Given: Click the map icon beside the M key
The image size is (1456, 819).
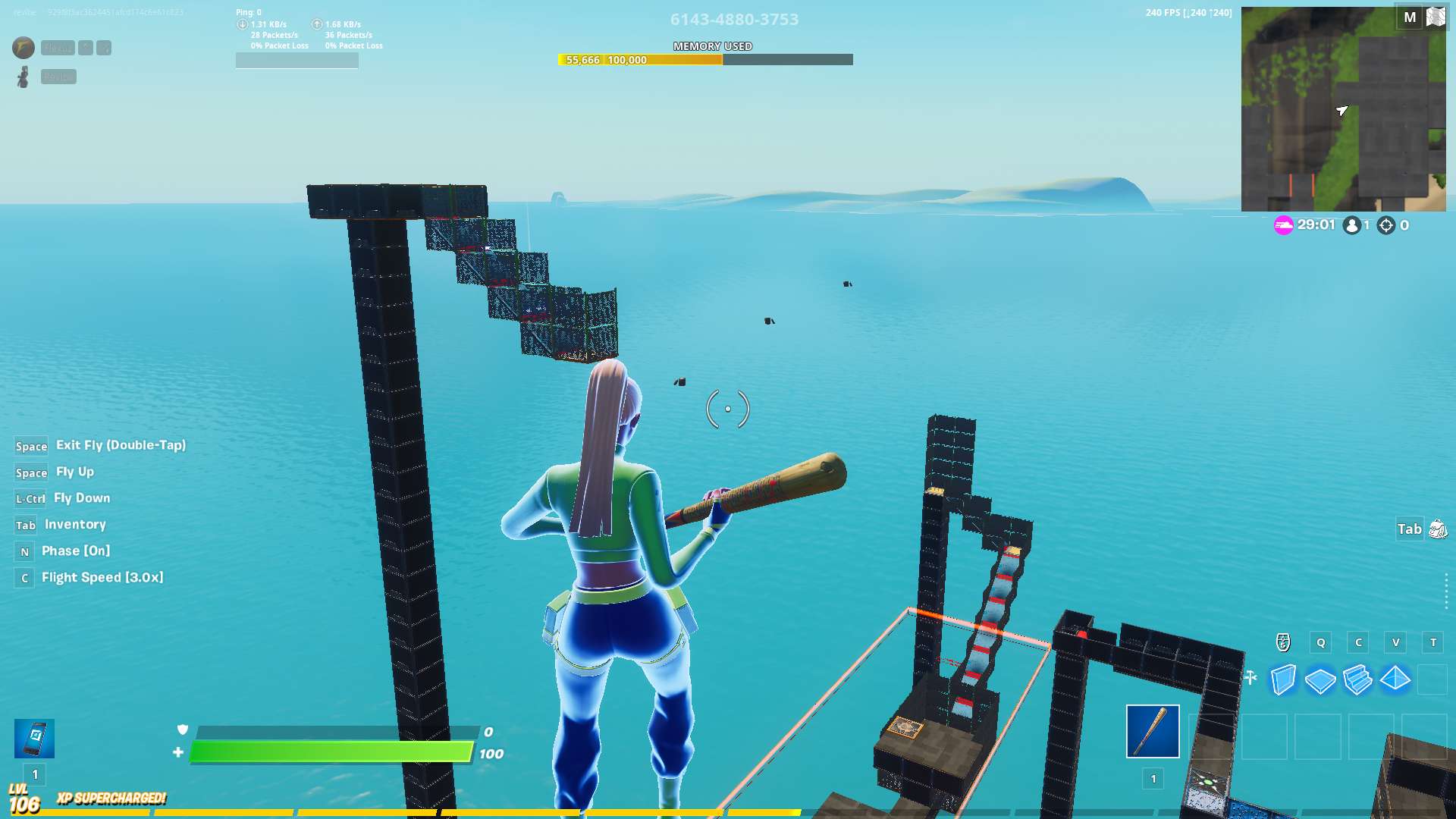Looking at the screenshot, I should 1436,17.
